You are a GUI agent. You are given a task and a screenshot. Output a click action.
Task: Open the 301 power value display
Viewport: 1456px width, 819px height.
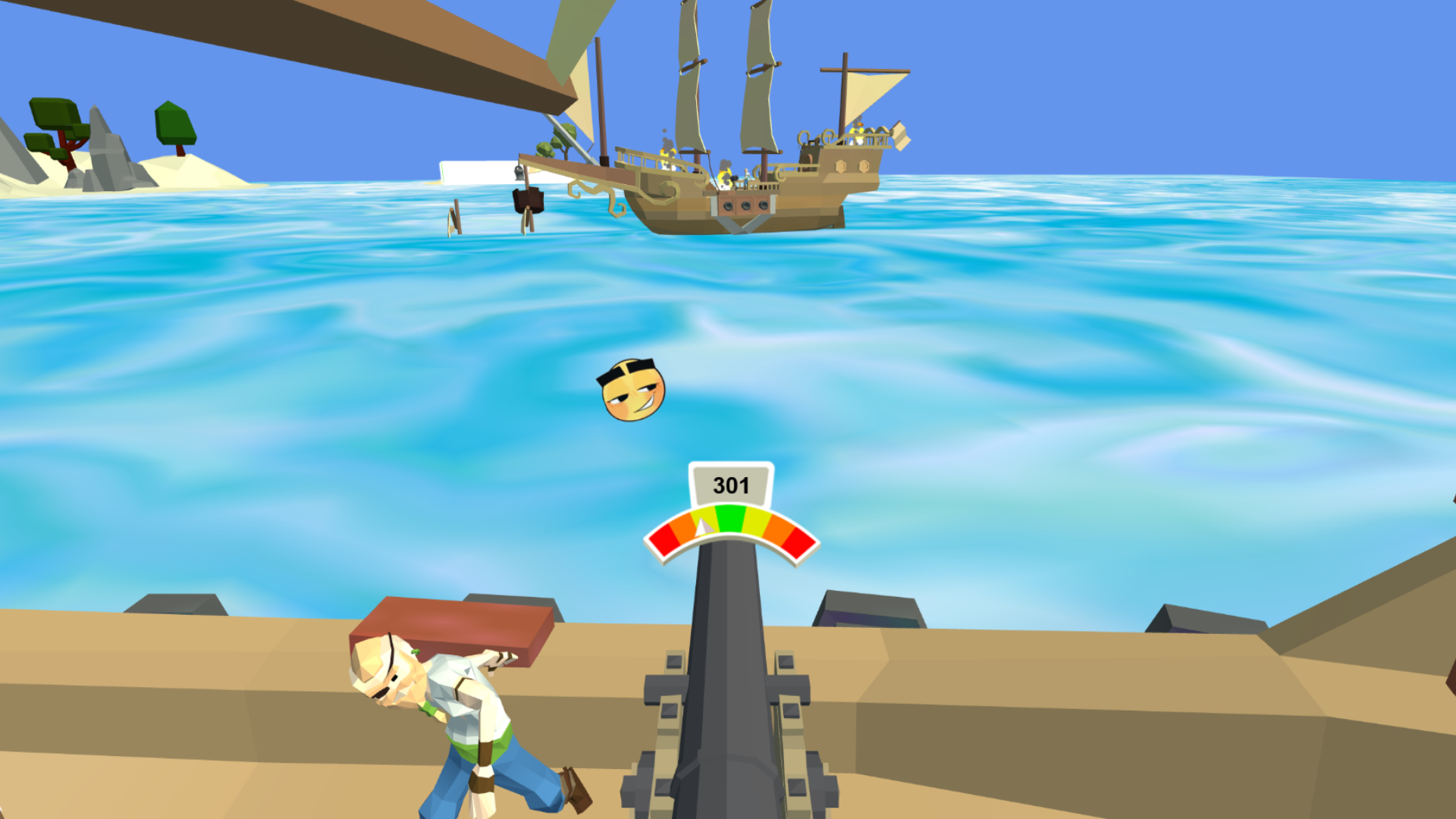(x=731, y=484)
